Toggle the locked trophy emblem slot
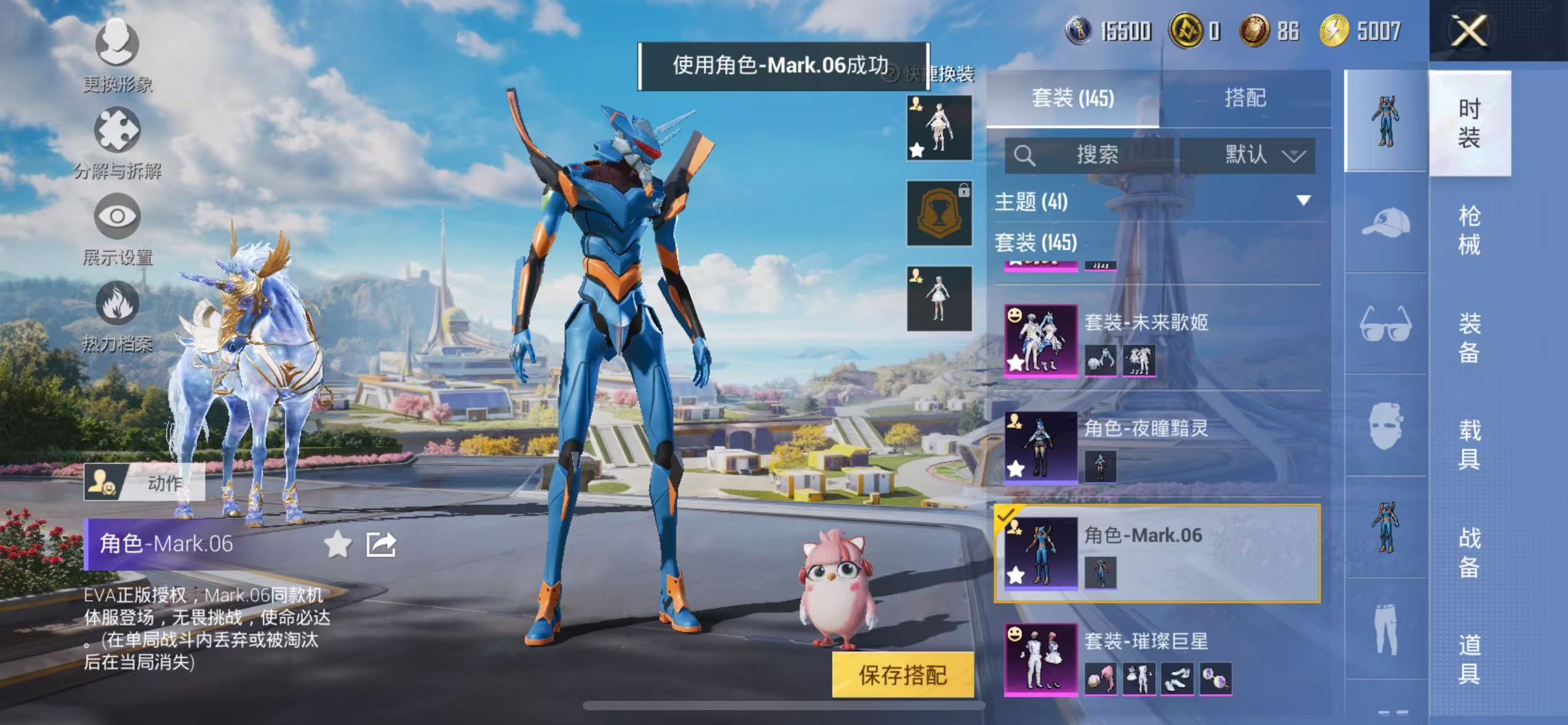1568x725 pixels. click(938, 211)
